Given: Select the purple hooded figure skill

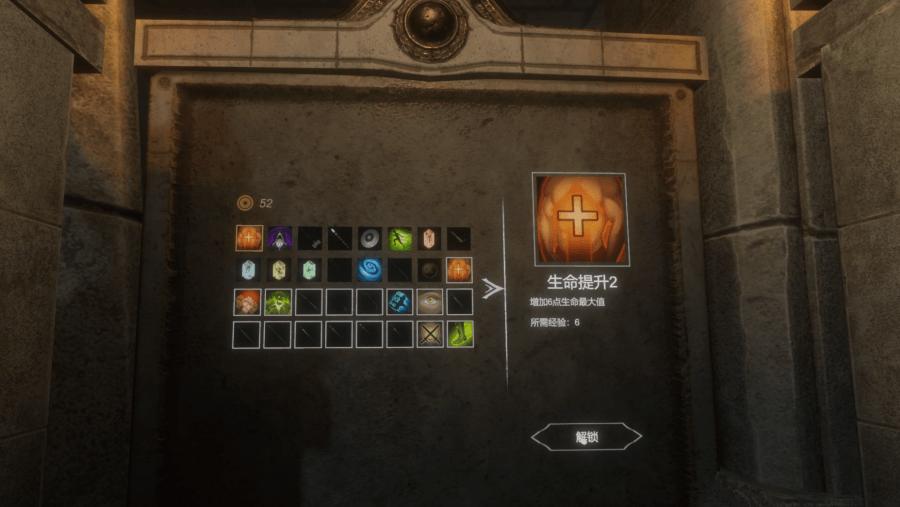Looking at the screenshot, I should 279,238.
